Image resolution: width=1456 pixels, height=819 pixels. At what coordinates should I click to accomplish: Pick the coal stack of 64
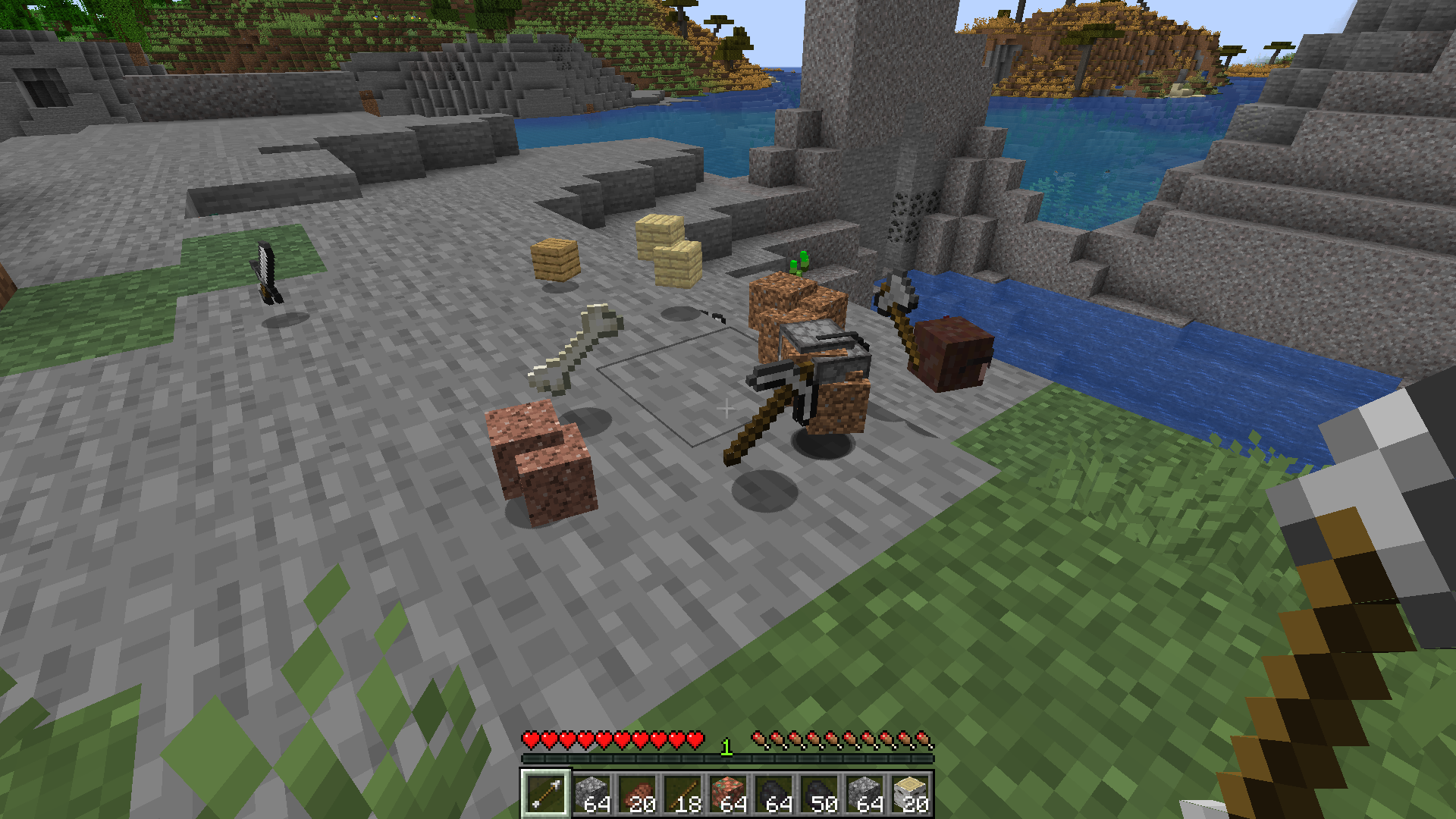pos(773,794)
